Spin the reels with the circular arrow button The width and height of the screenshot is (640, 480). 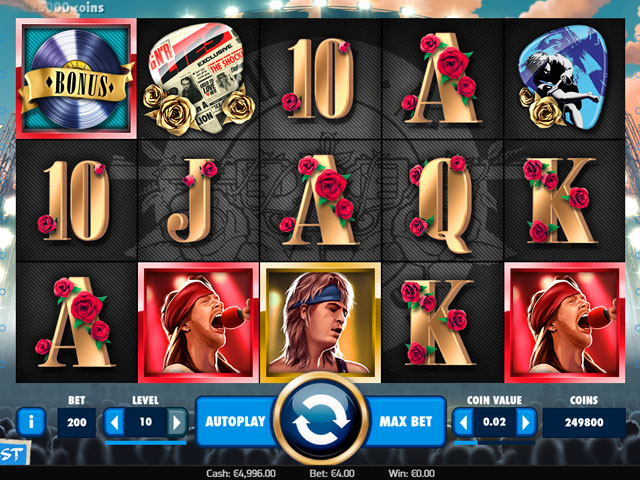tap(320, 422)
